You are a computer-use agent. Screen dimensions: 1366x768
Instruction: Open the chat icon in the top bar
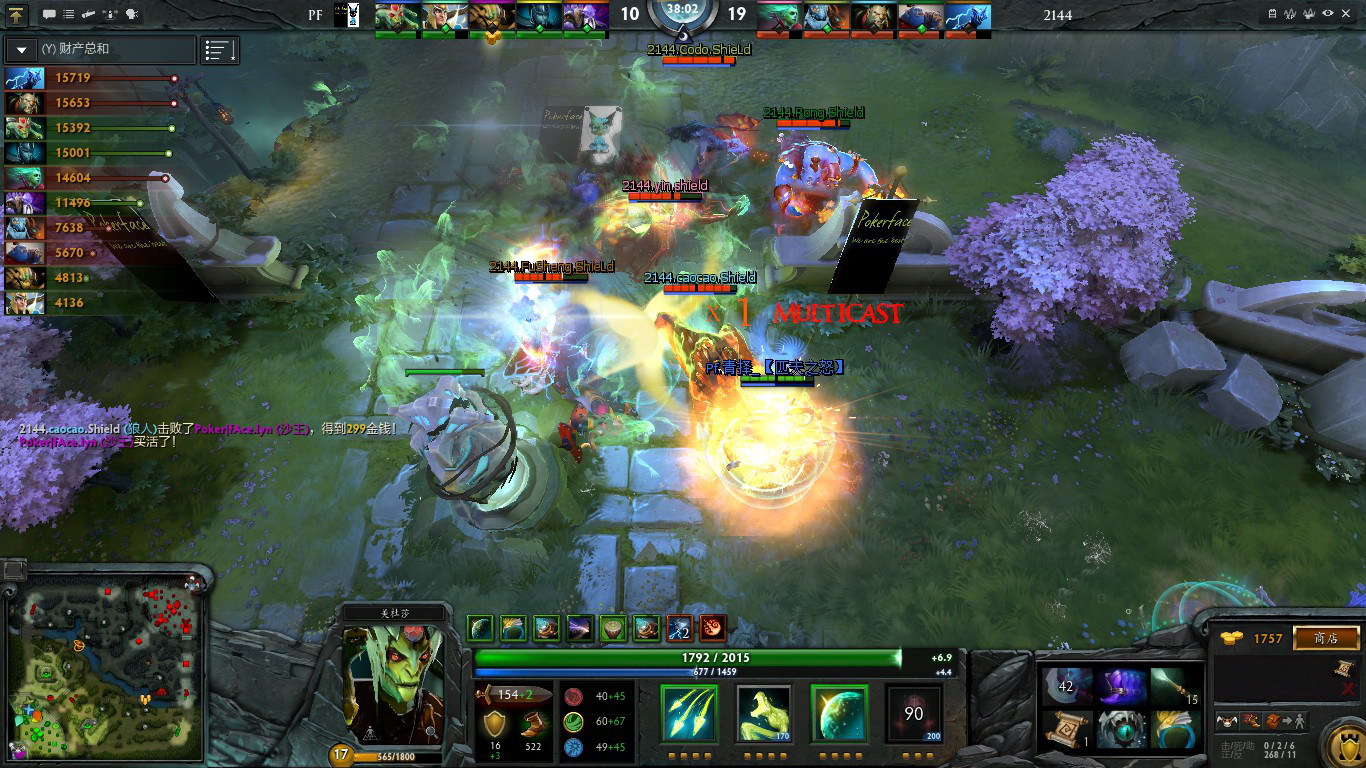point(49,15)
